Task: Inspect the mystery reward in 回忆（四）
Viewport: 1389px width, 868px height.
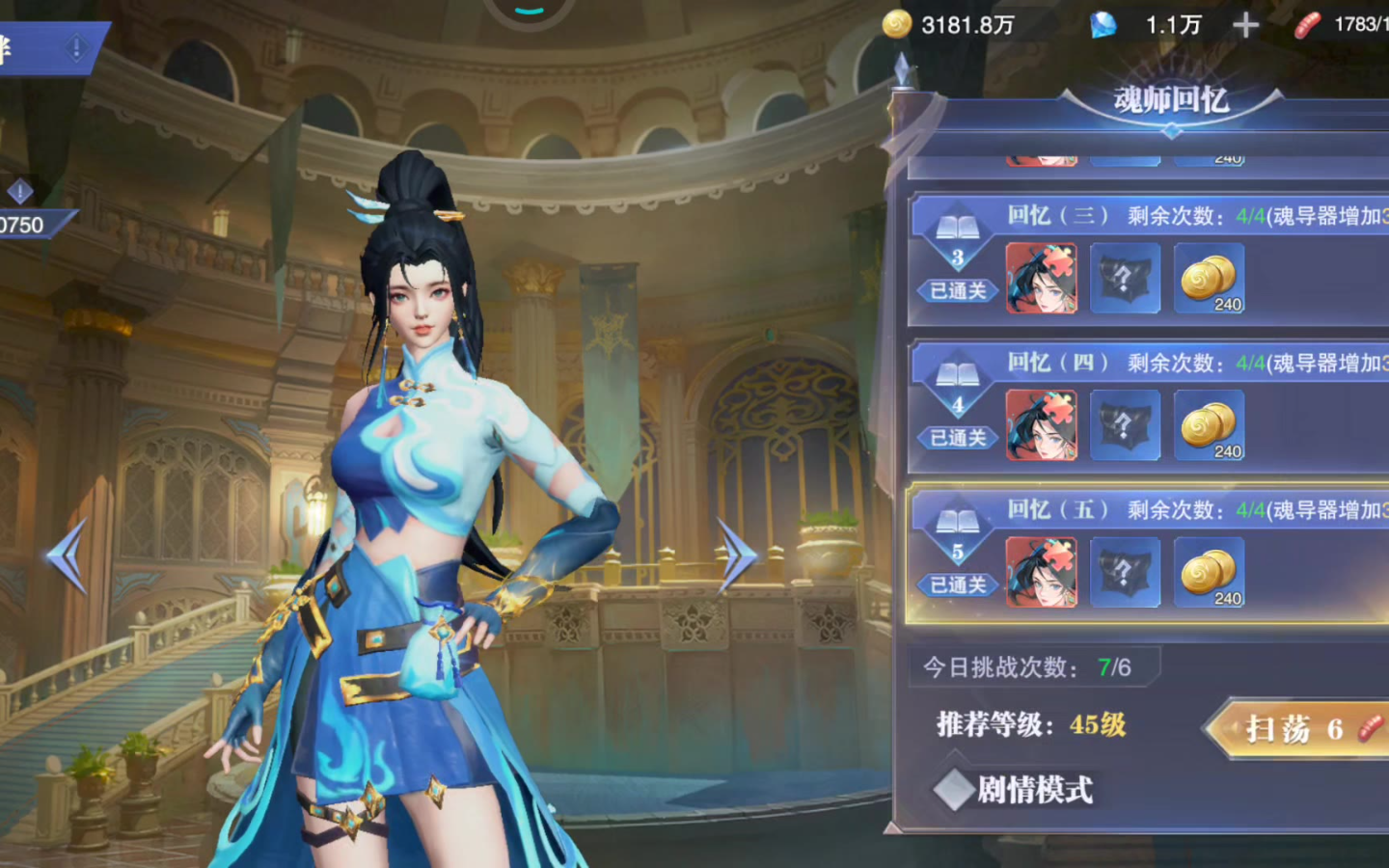Action: pos(1125,425)
